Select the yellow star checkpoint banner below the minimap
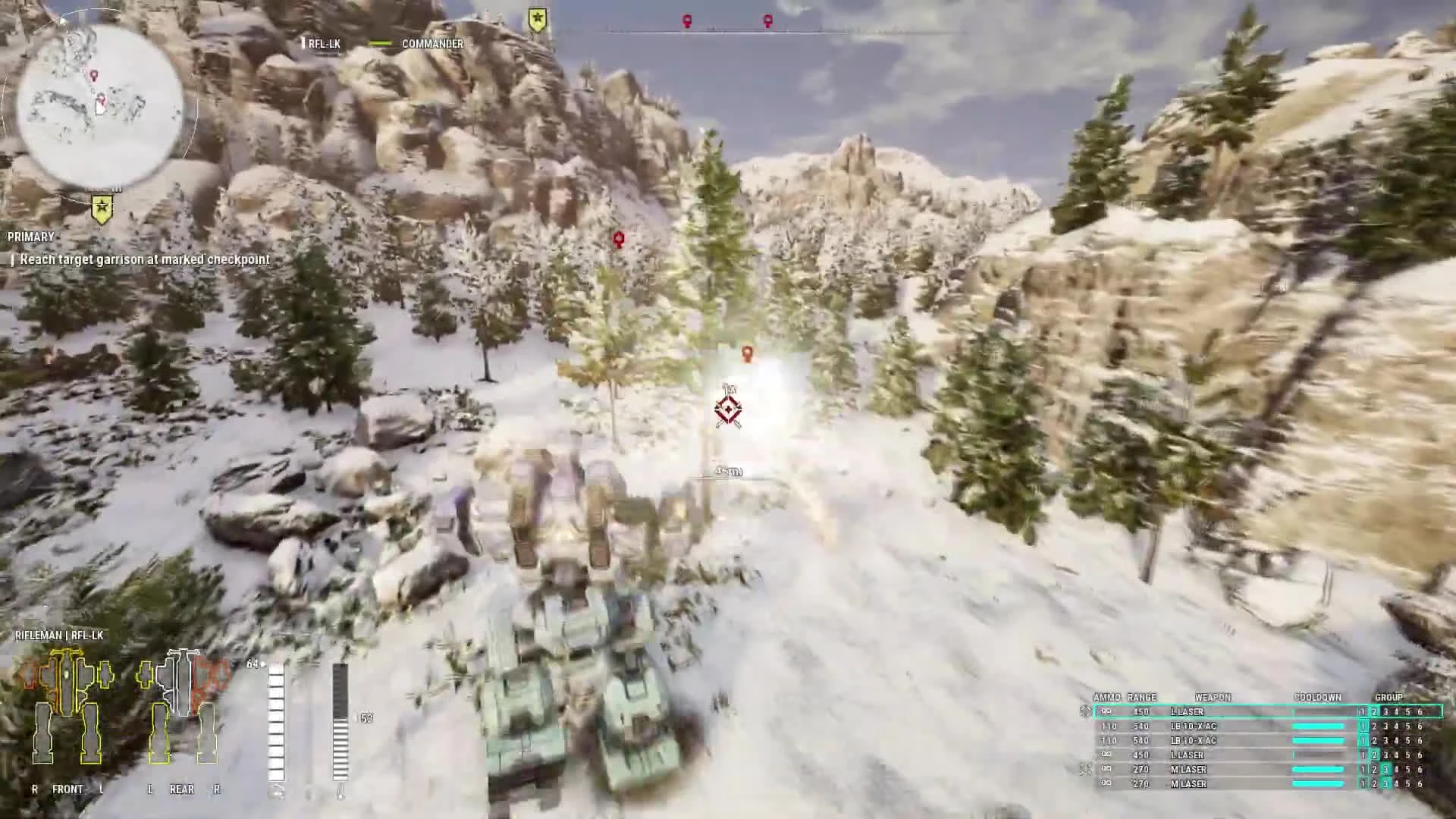1456x819 pixels. click(x=101, y=206)
